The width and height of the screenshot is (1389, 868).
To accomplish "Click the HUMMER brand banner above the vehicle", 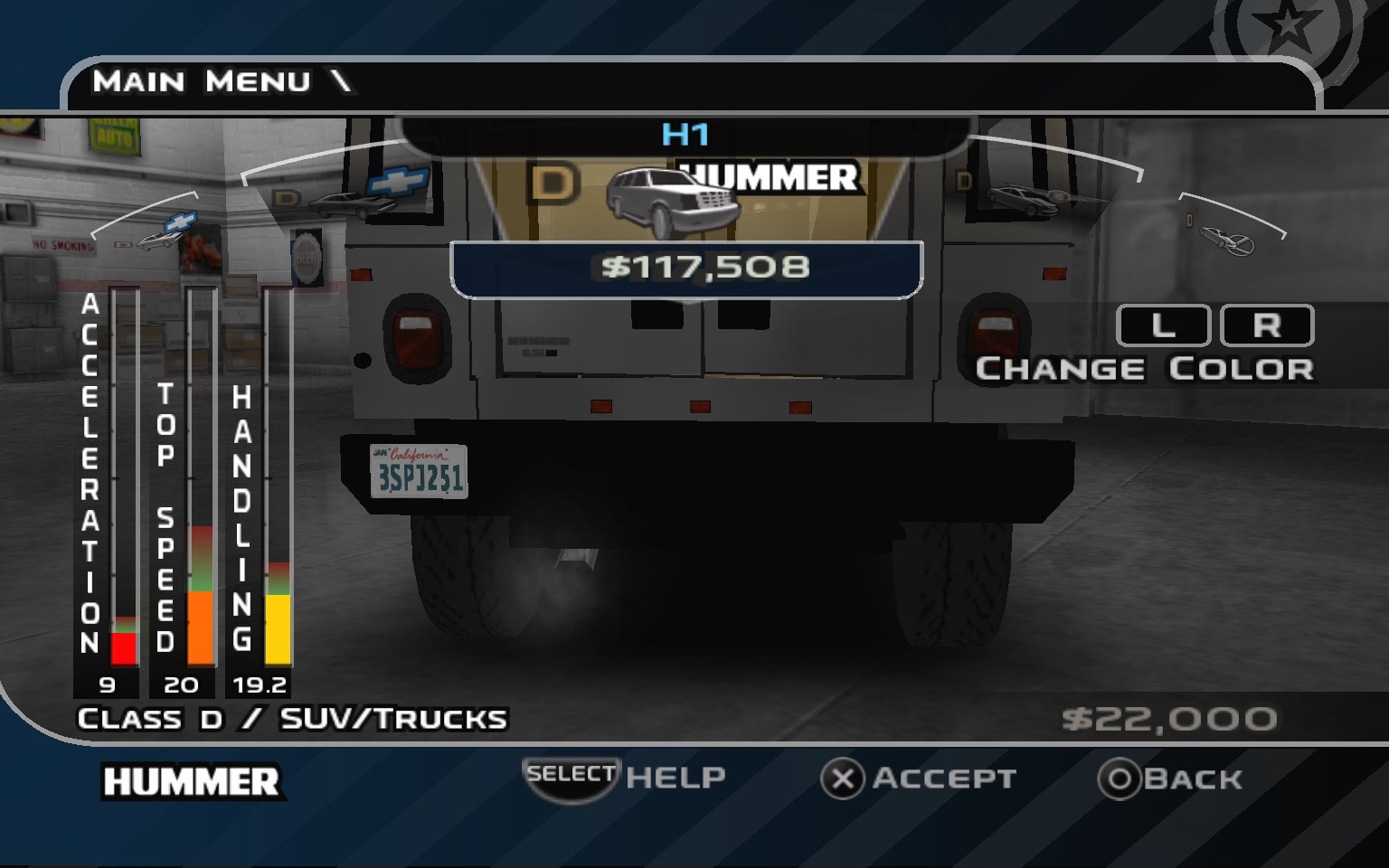I will (768, 177).
